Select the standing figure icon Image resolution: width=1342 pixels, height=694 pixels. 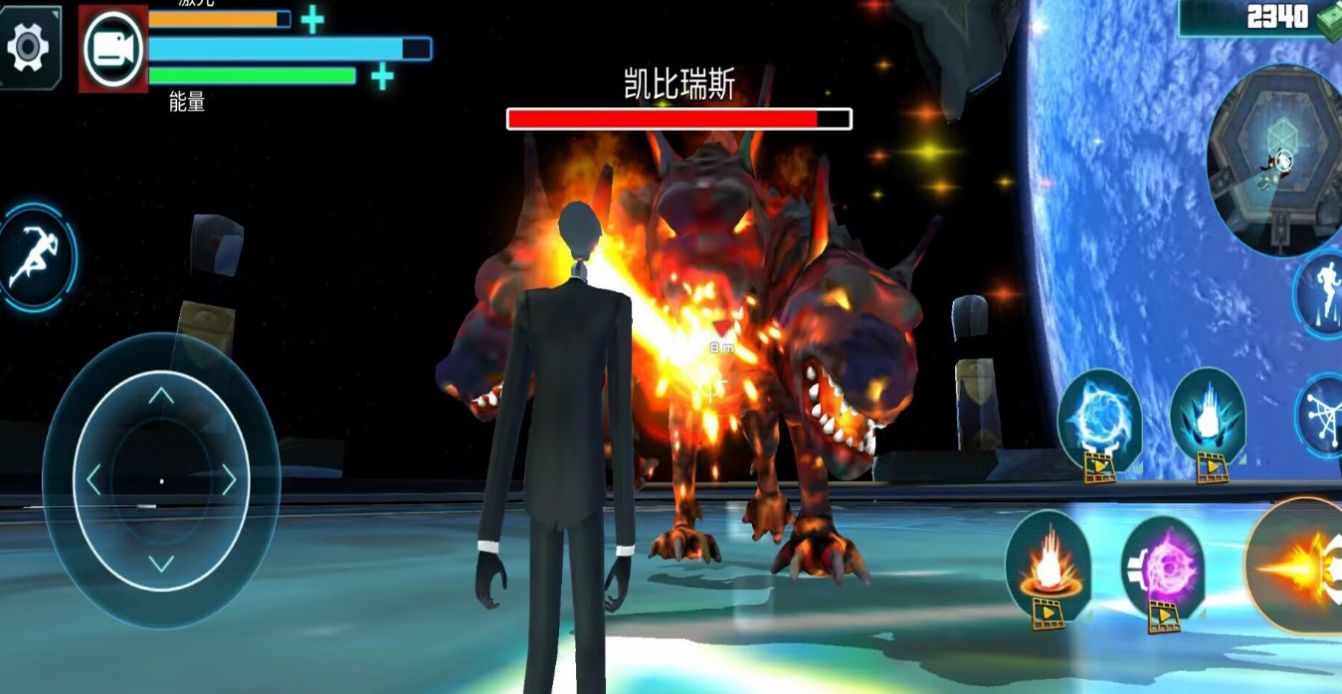[x=1324, y=291]
